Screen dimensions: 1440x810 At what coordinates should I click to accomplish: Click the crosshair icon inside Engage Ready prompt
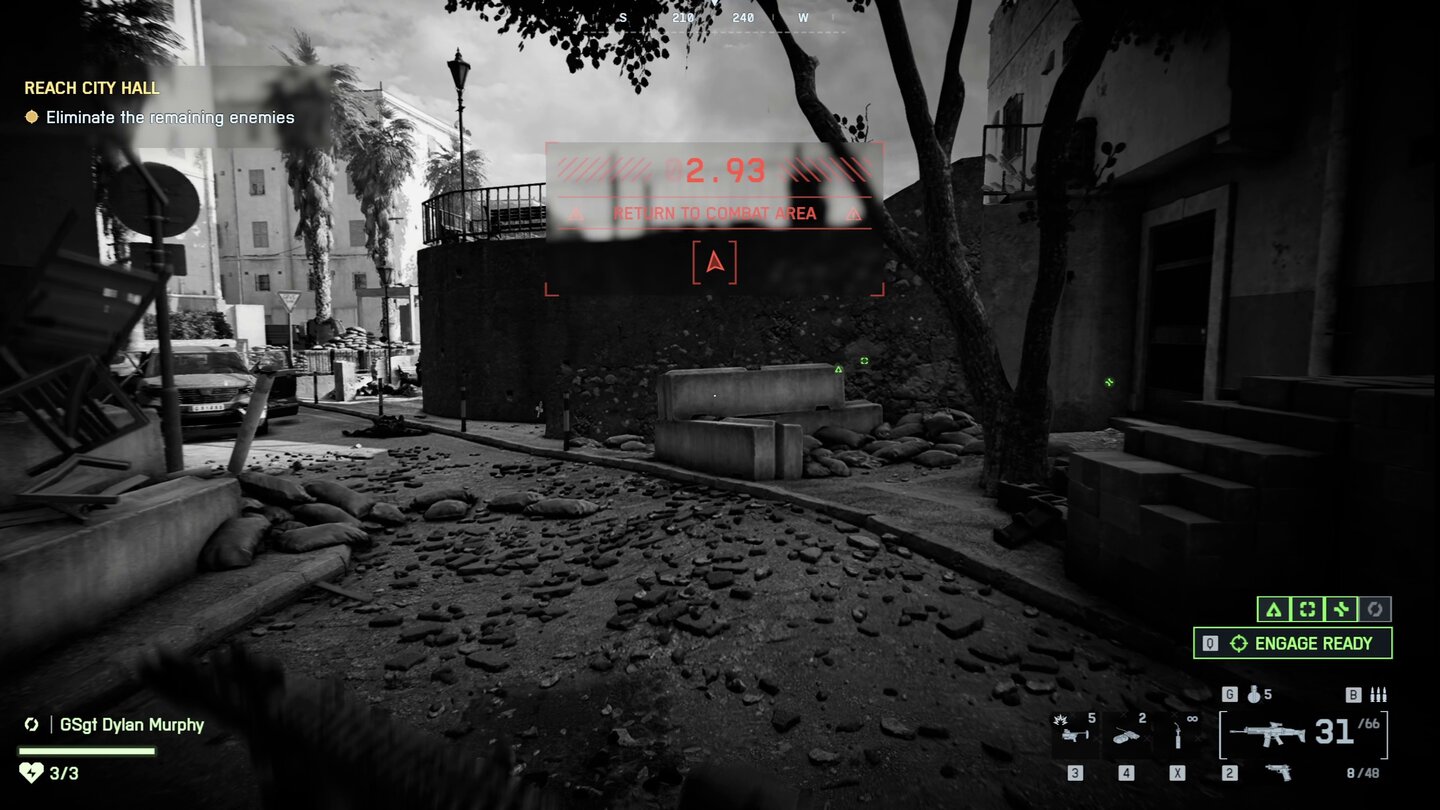1239,642
